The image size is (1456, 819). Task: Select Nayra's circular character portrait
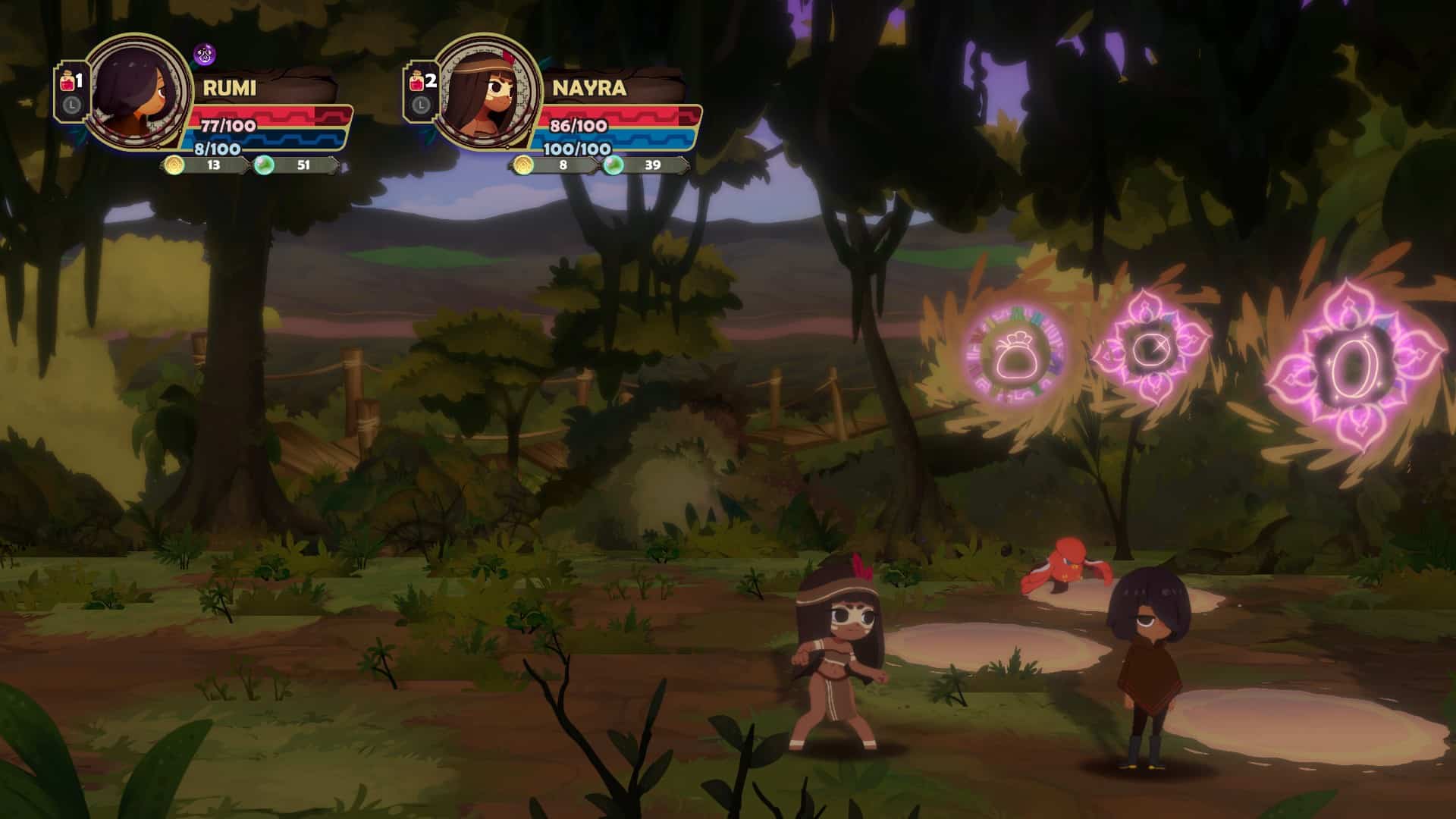(x=485, y=91)
